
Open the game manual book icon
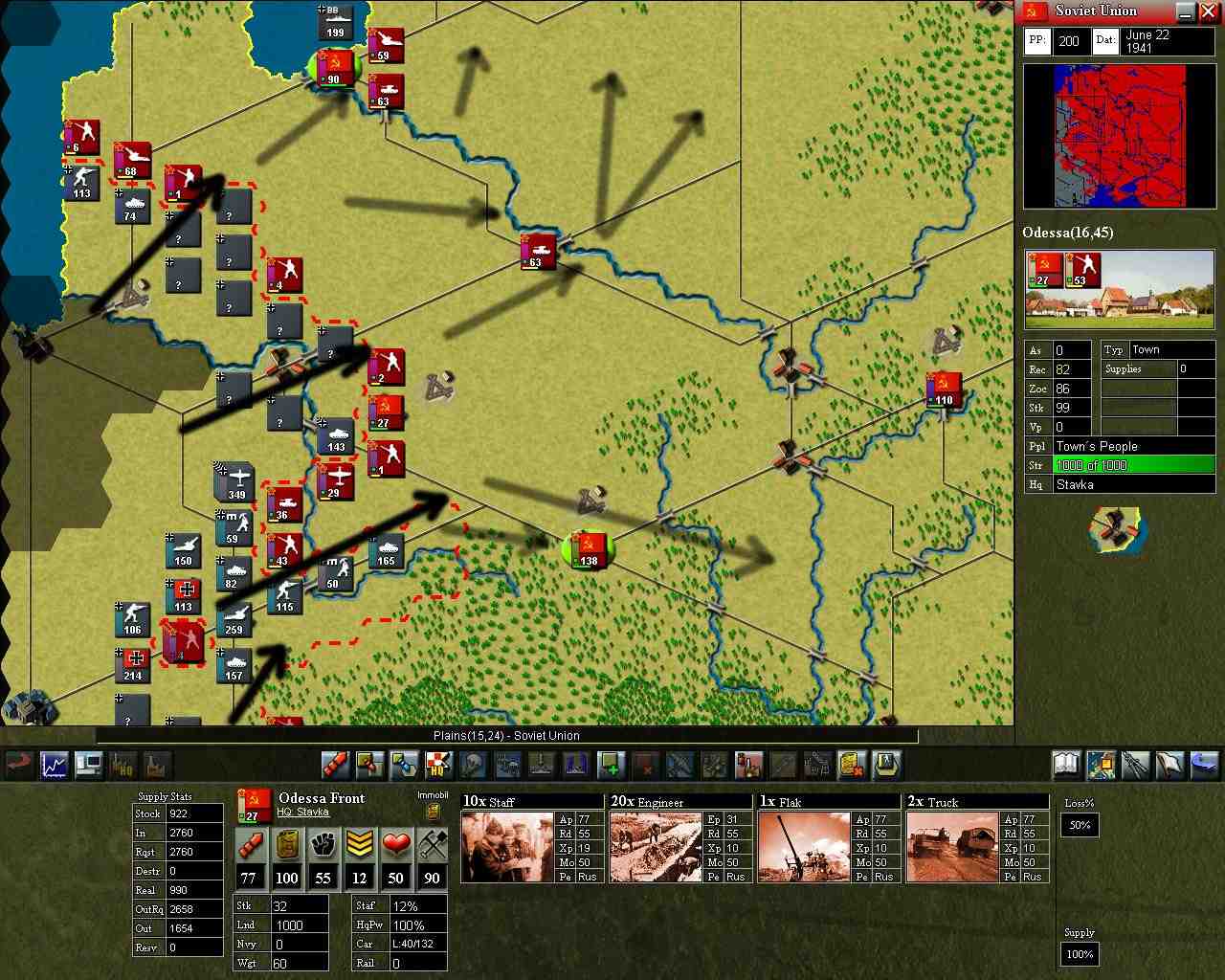1066,765
